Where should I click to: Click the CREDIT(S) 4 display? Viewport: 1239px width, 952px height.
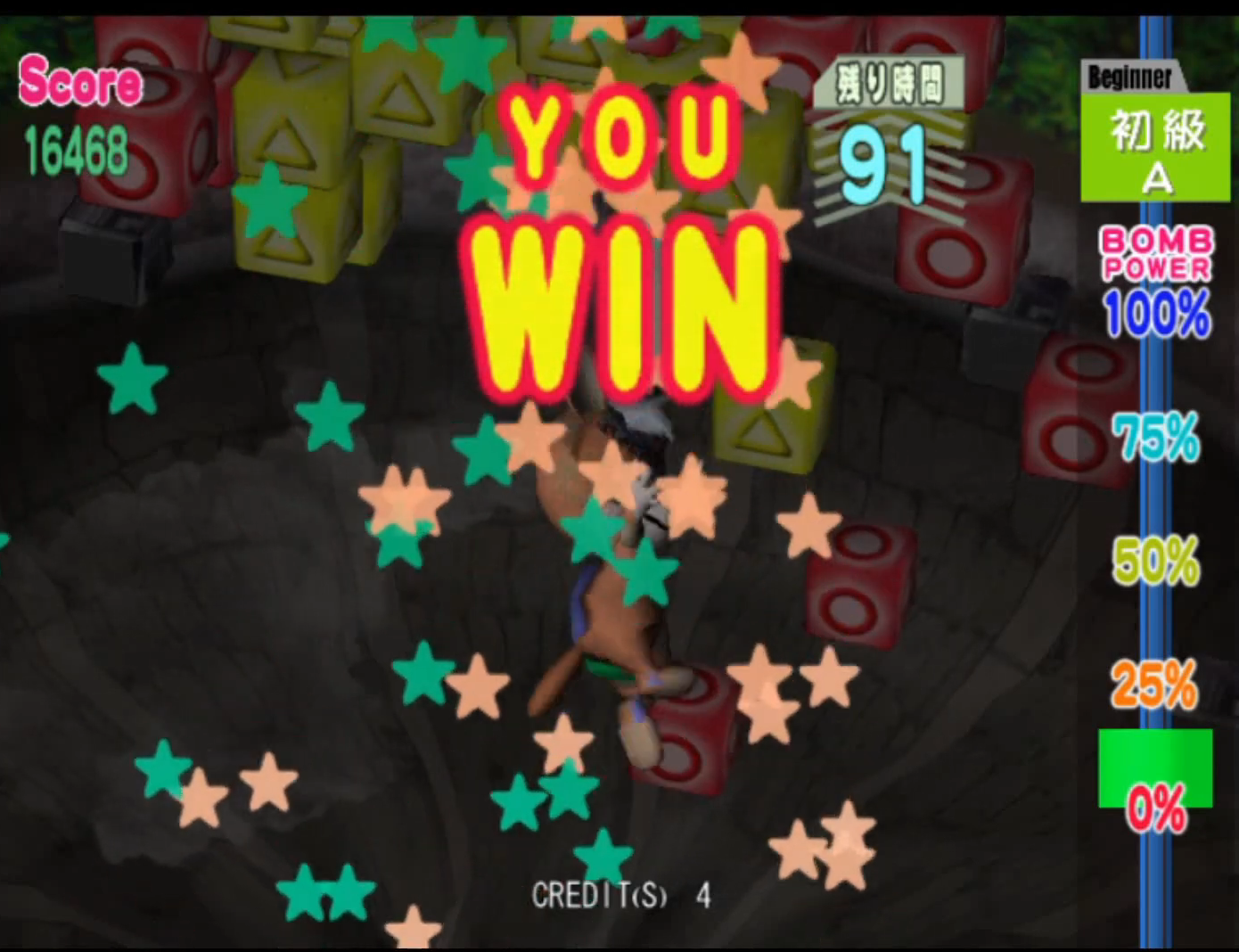(621, 896)
